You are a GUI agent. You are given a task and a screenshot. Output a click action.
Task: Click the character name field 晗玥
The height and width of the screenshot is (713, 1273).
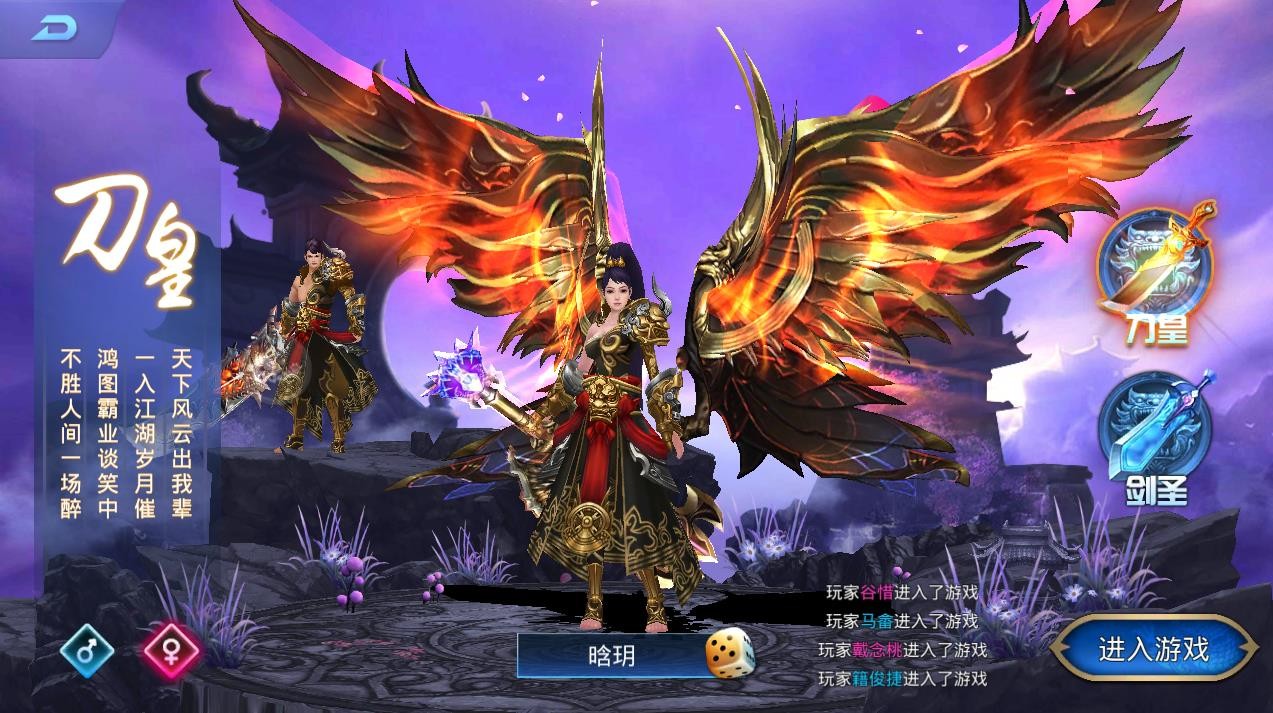pyautogui.click(x=612, y=656)
